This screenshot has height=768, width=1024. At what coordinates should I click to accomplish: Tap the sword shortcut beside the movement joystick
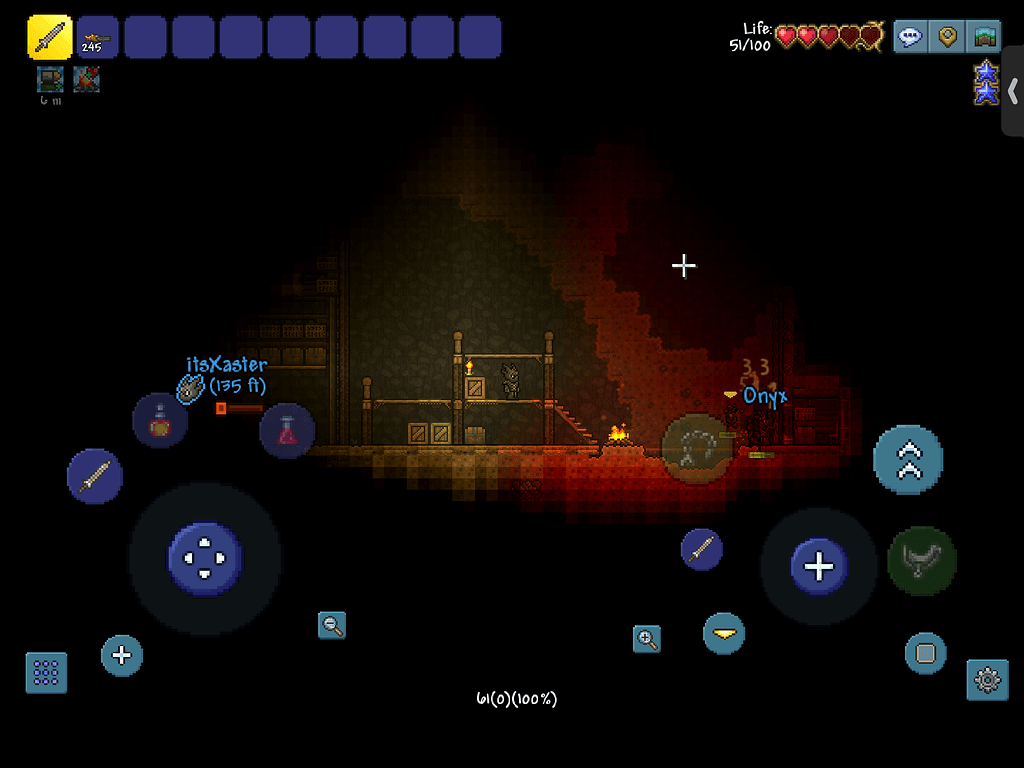pyautogui.click(x=95, y=476)
